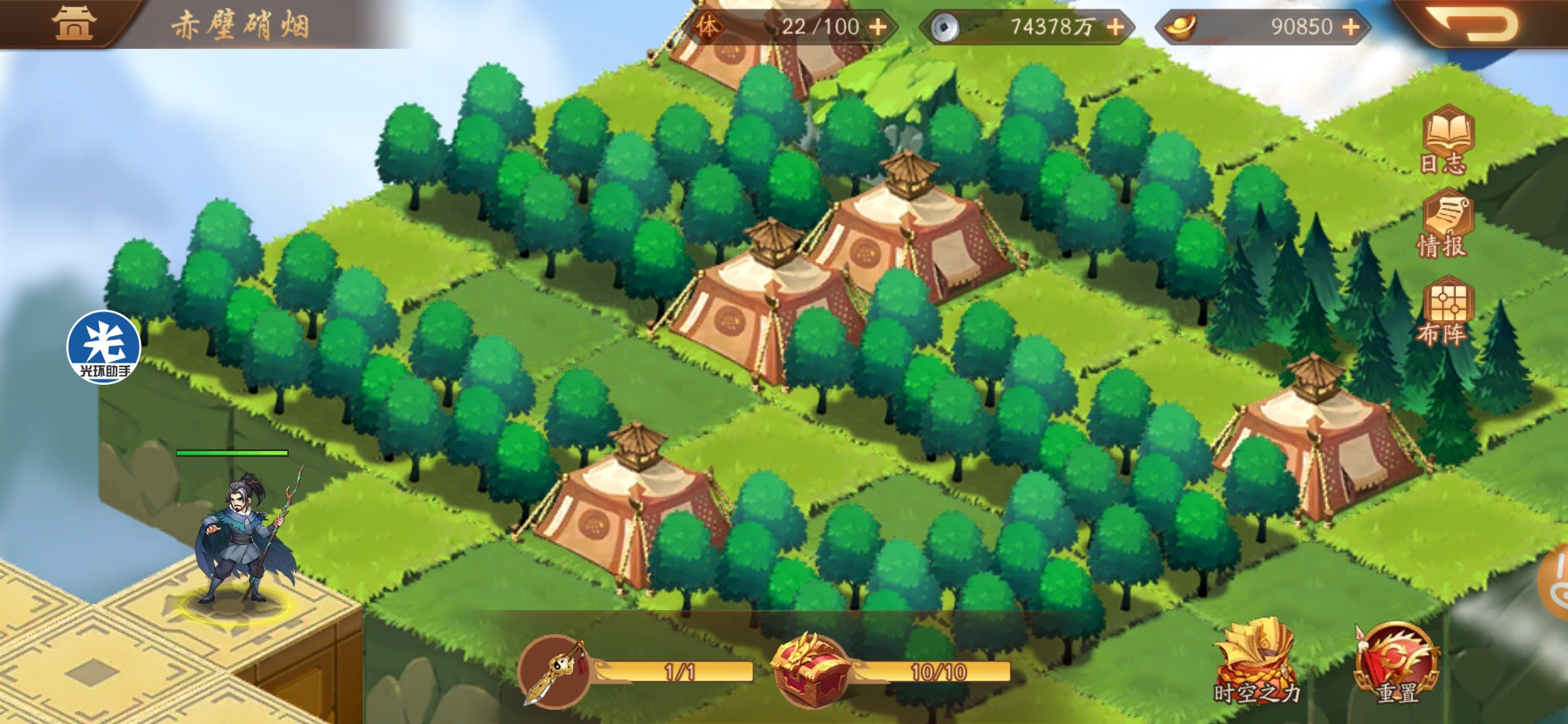Viewport: 1568px width, 724px height.
Task: Add stamina with the plus button
Action: pos(878,27)
